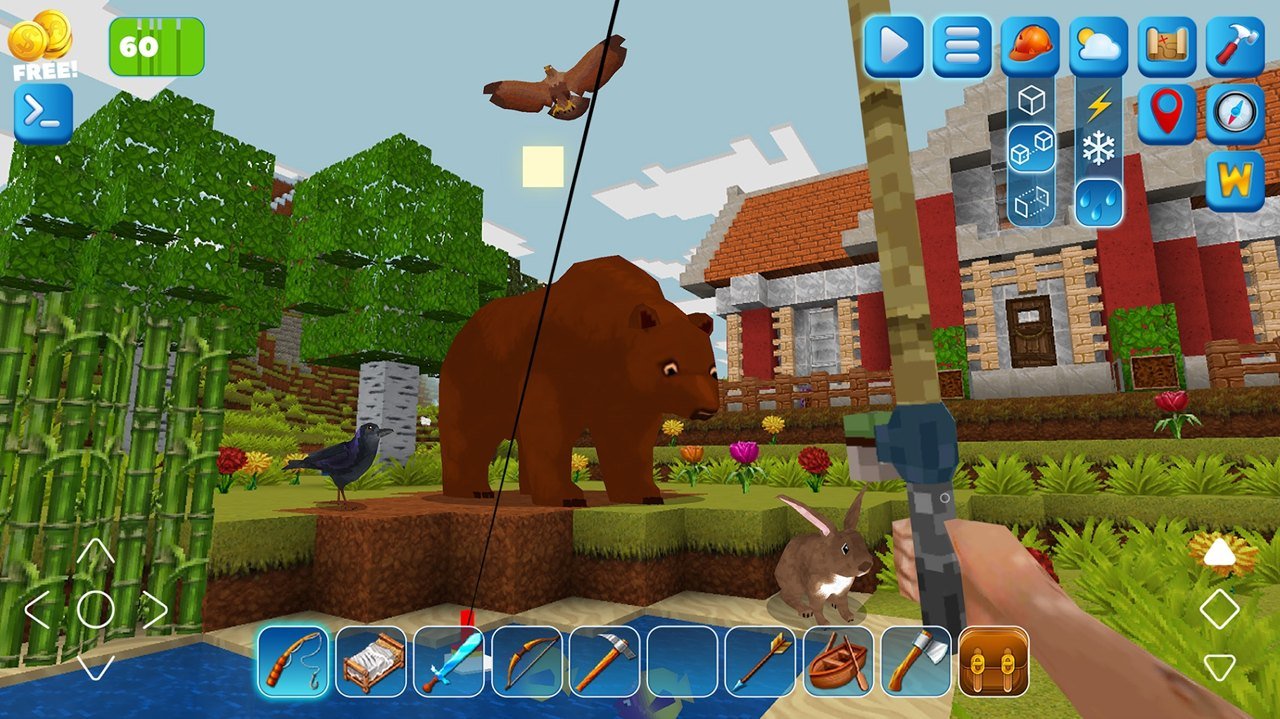
Task: Choose the snowflake weather option
Action: point(1098,151)
